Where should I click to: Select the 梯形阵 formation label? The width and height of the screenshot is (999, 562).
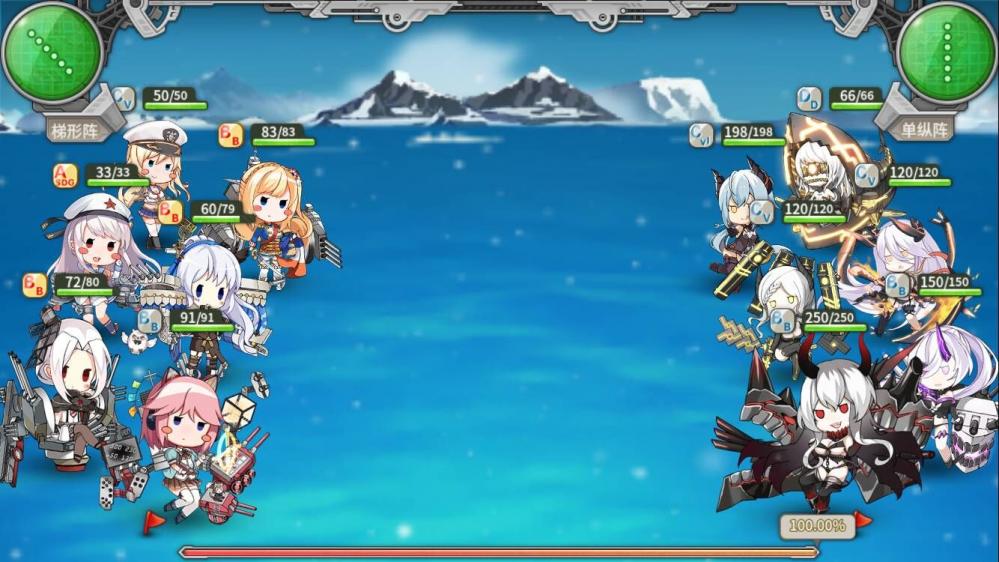[x=76, y=129]
